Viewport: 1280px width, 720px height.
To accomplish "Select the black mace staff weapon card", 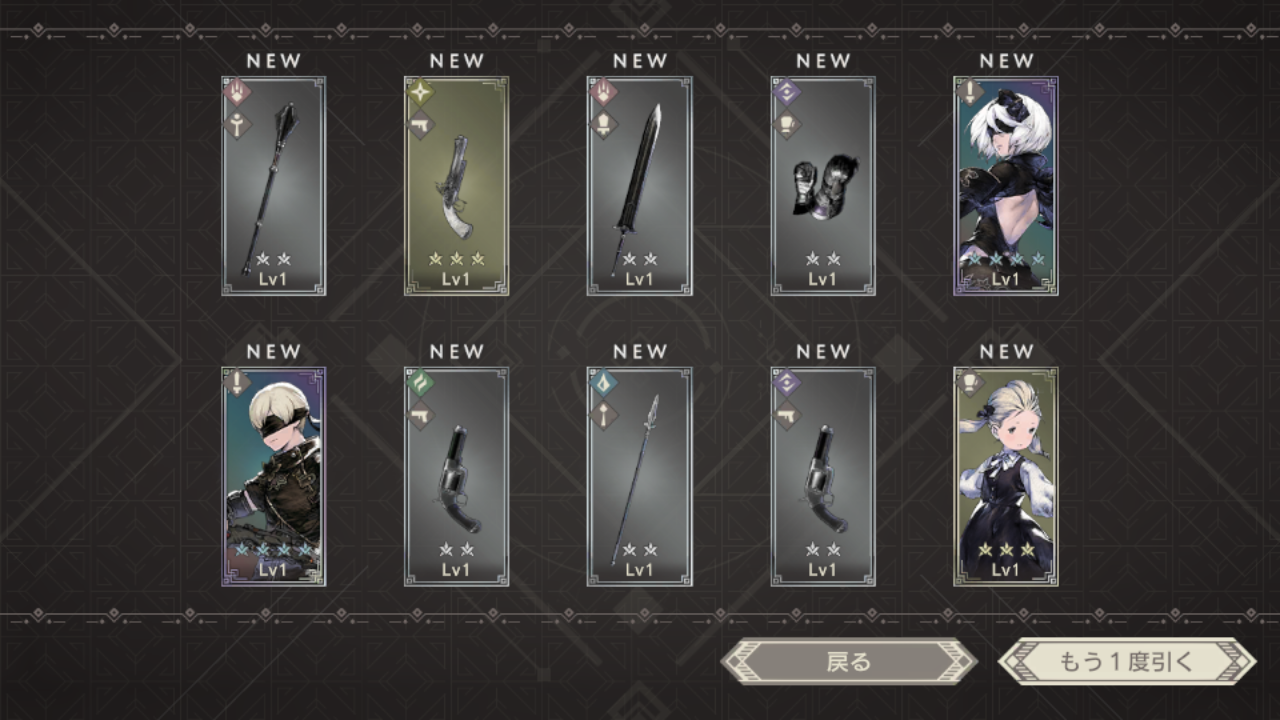I will (273, 186).
